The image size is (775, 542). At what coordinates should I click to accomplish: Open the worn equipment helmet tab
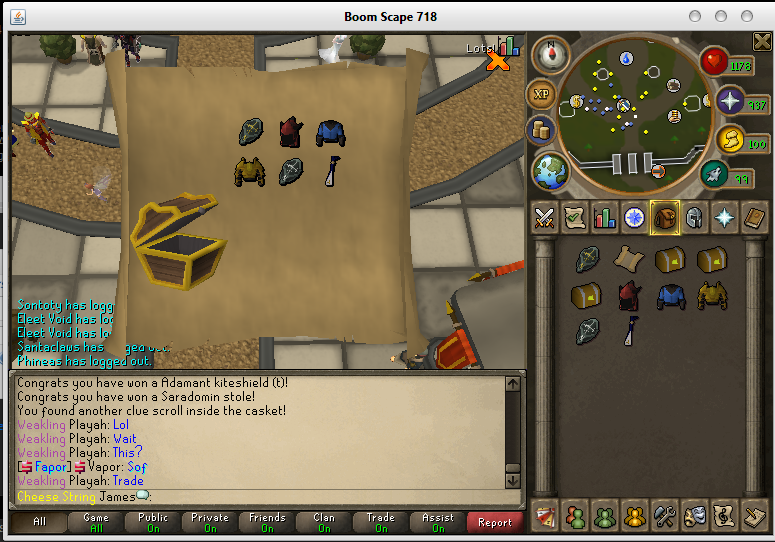(694, 217)
